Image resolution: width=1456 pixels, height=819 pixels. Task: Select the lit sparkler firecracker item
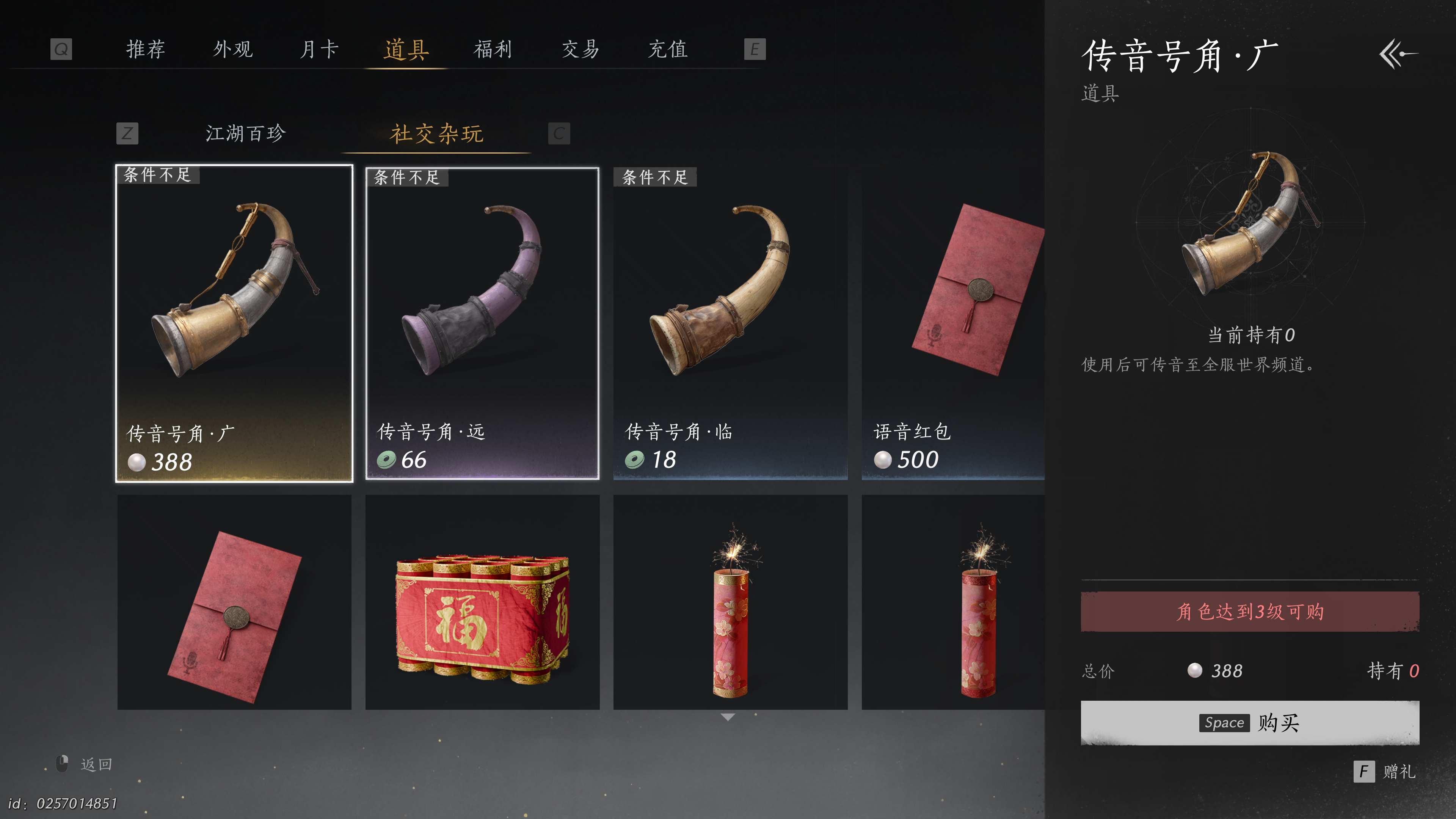pyautogui.click(x=730, y=602)
